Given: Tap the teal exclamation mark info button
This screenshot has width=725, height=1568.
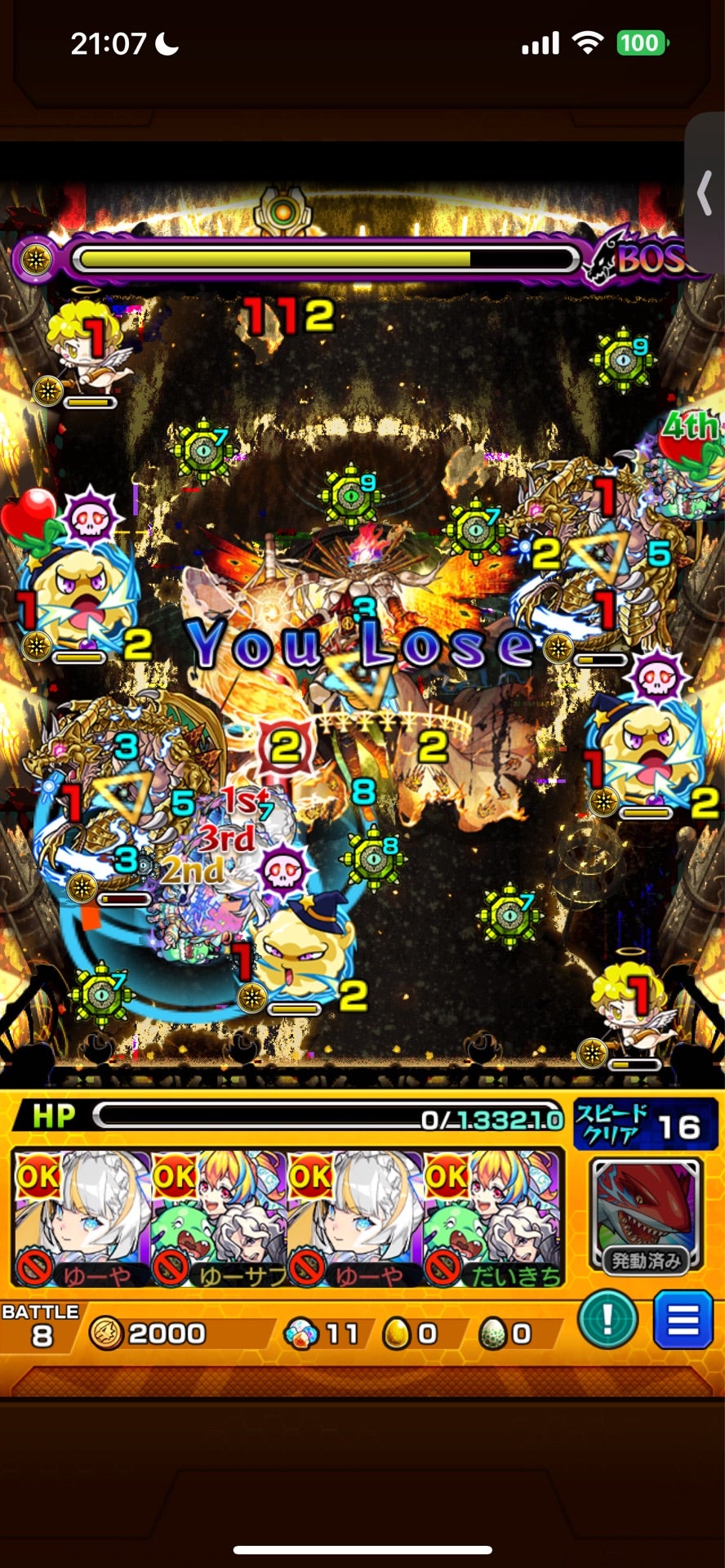Looking at the screenshot, I should (x=607, y=1320).
